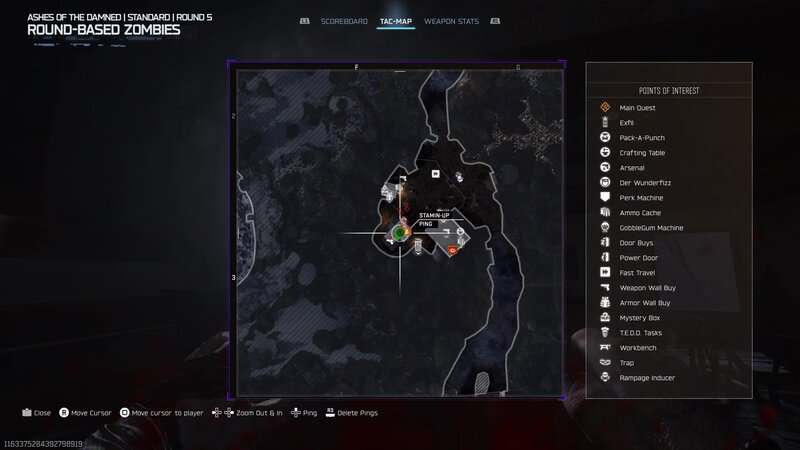Pick the Crafting Table legend entry
The height and width of the screenshot is (450, 800).
click(x=642, y=153)
